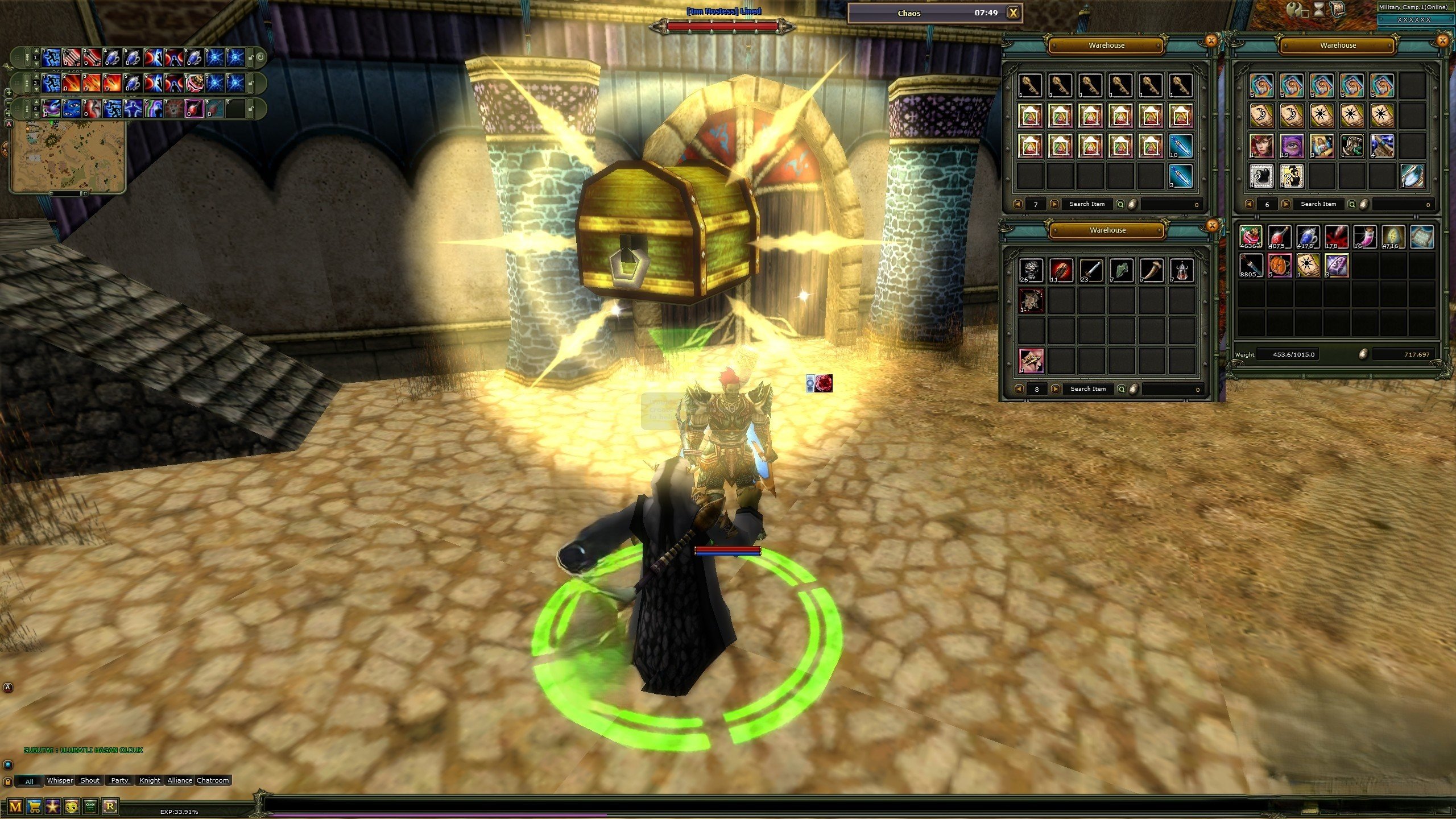This screenshot has width=1456, height=819.
Task: Pick the skull item stack of 26
Action: 1031,271
